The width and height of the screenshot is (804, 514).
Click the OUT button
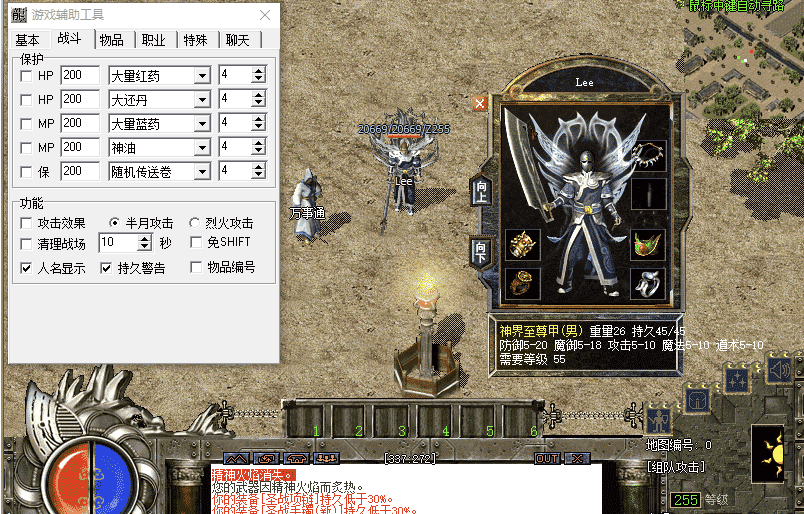[x=547, y=458]
